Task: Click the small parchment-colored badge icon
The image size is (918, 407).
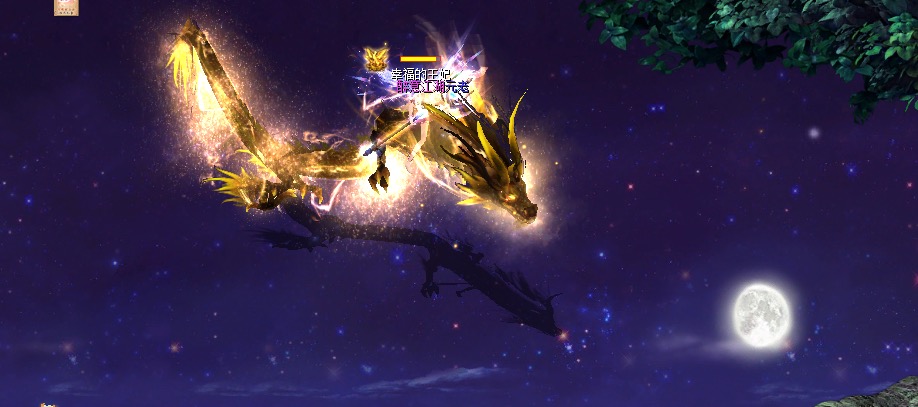Action: point(68,6)
